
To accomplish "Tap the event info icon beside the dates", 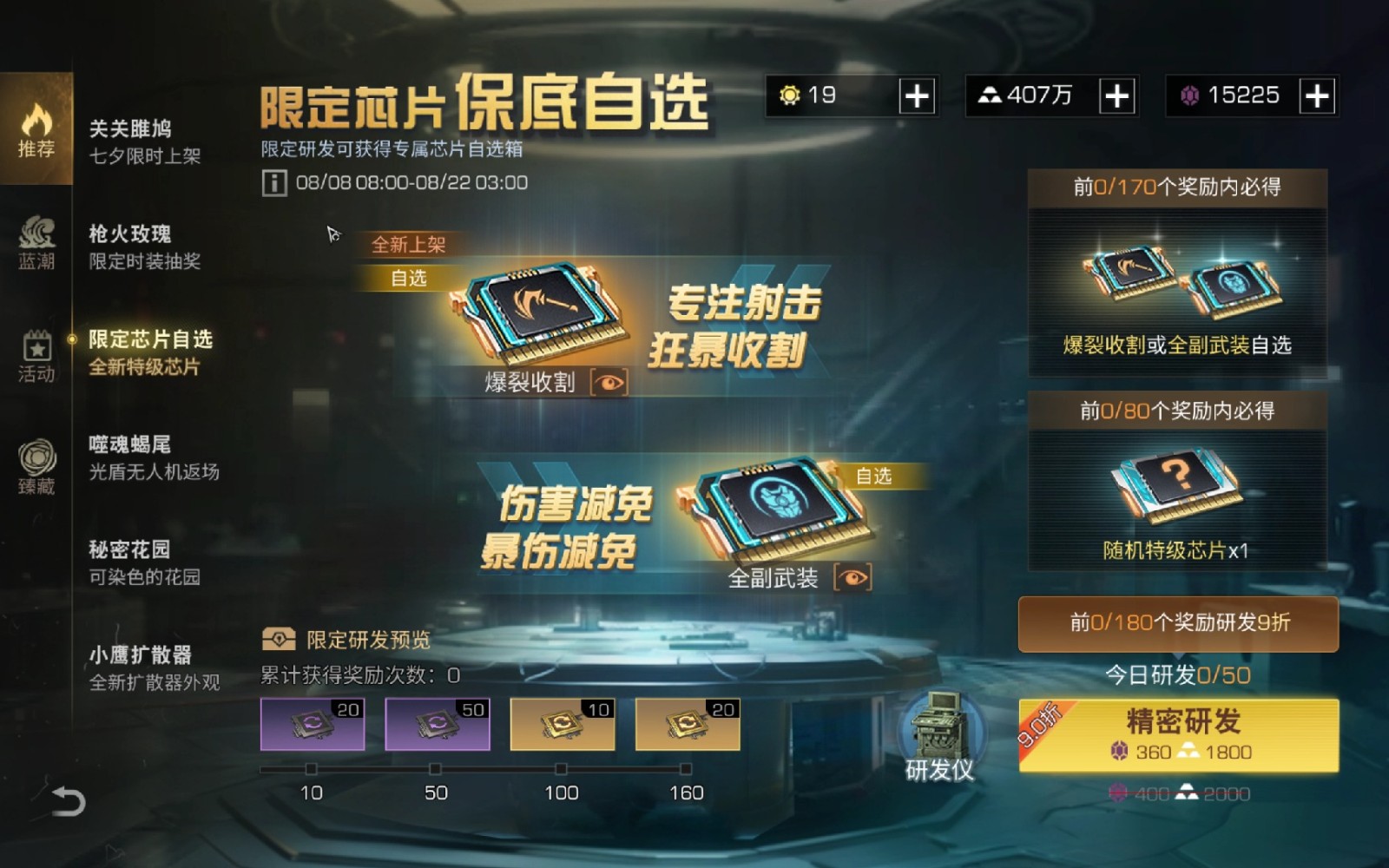I will pos(273,181).
